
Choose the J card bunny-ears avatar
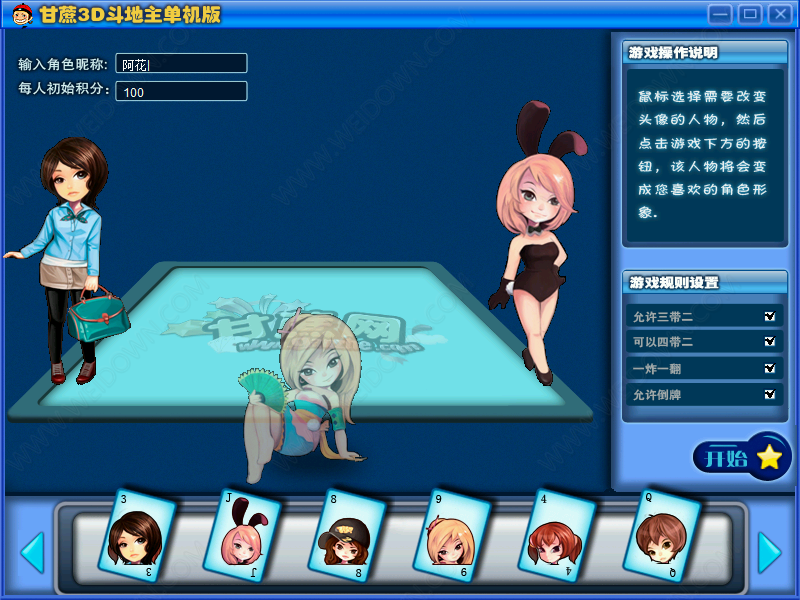pyautogui.click(x=242, y=535)
